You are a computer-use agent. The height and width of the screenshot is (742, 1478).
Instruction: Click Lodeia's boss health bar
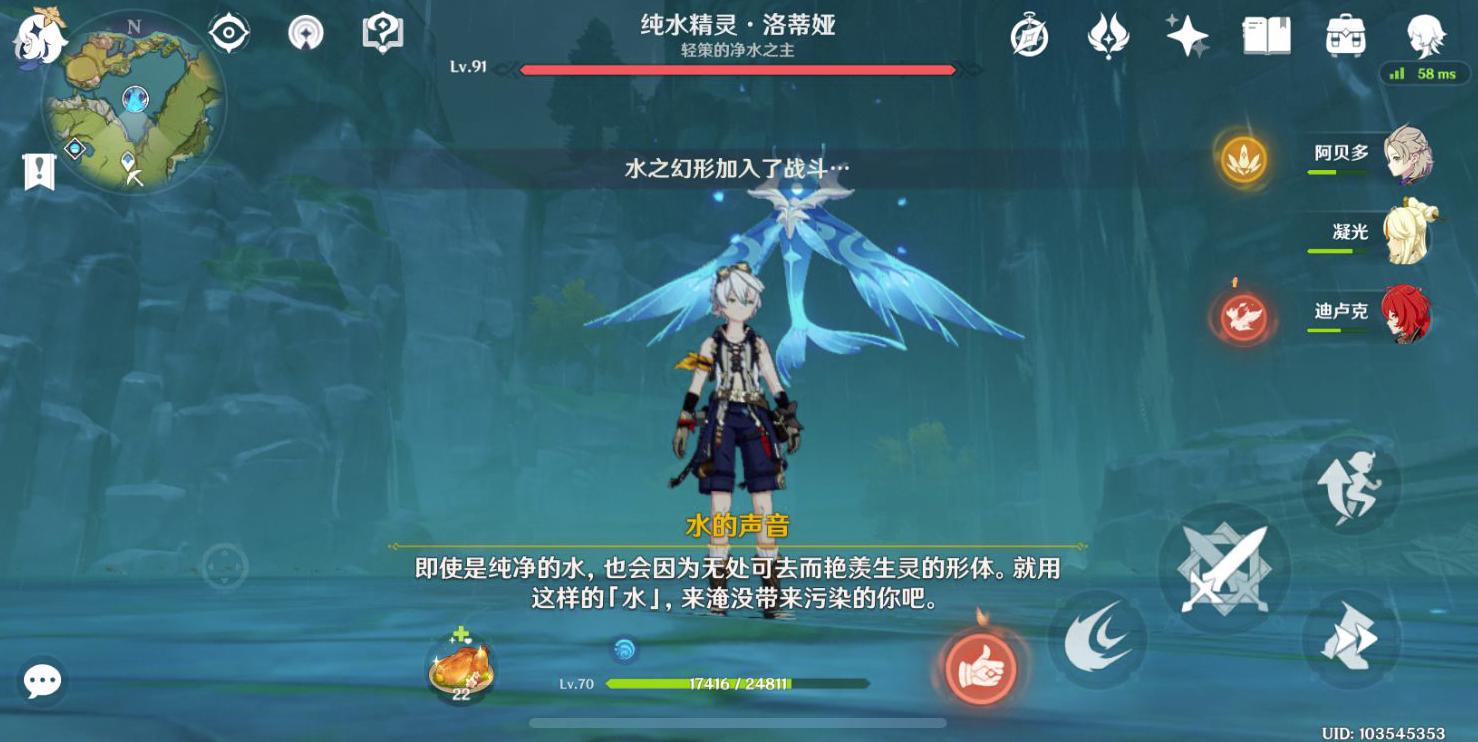[737, 70]
